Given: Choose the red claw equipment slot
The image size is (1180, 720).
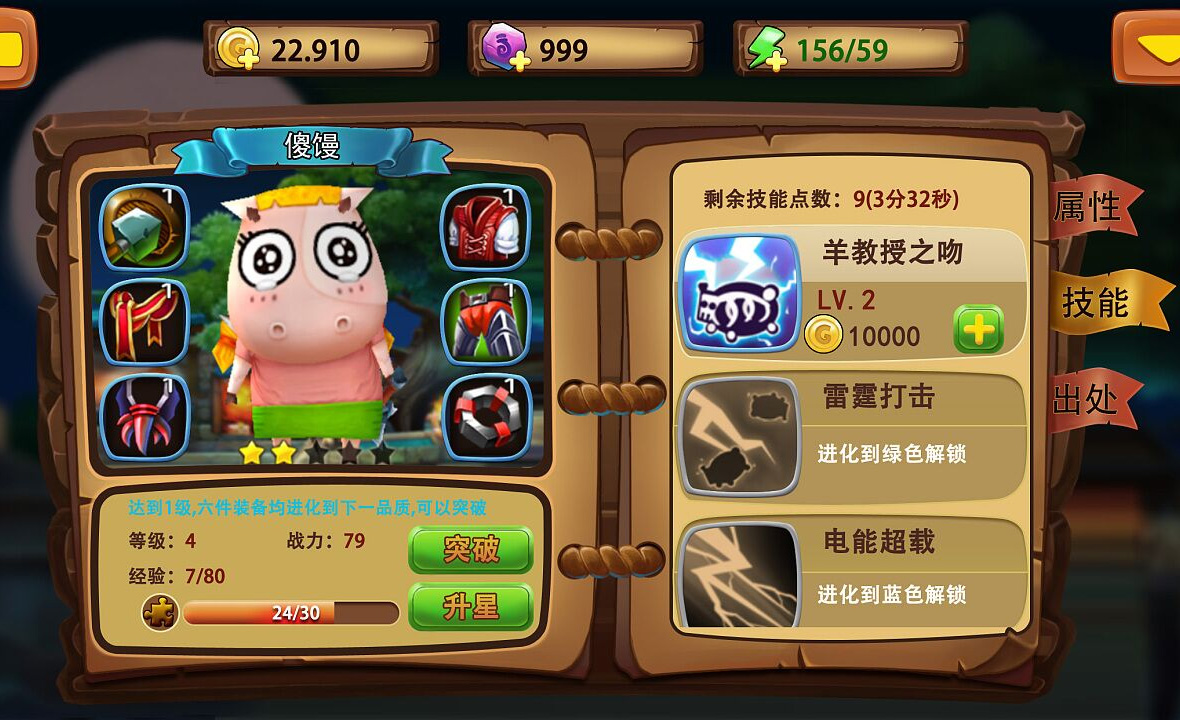Looking at the screenshot, I should tap(144, 416).
